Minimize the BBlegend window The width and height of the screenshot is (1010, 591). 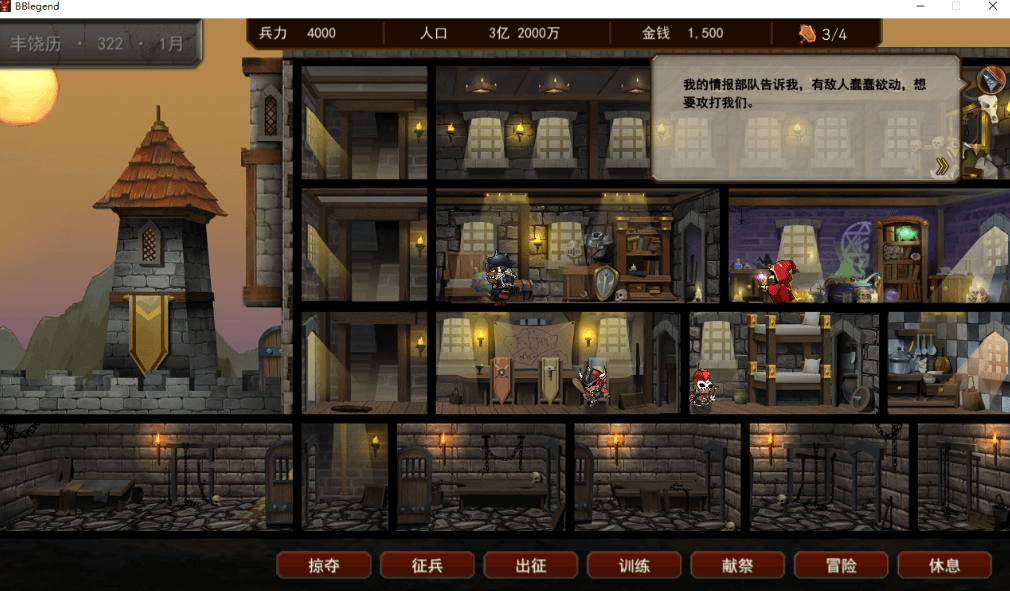click(918, 6)
